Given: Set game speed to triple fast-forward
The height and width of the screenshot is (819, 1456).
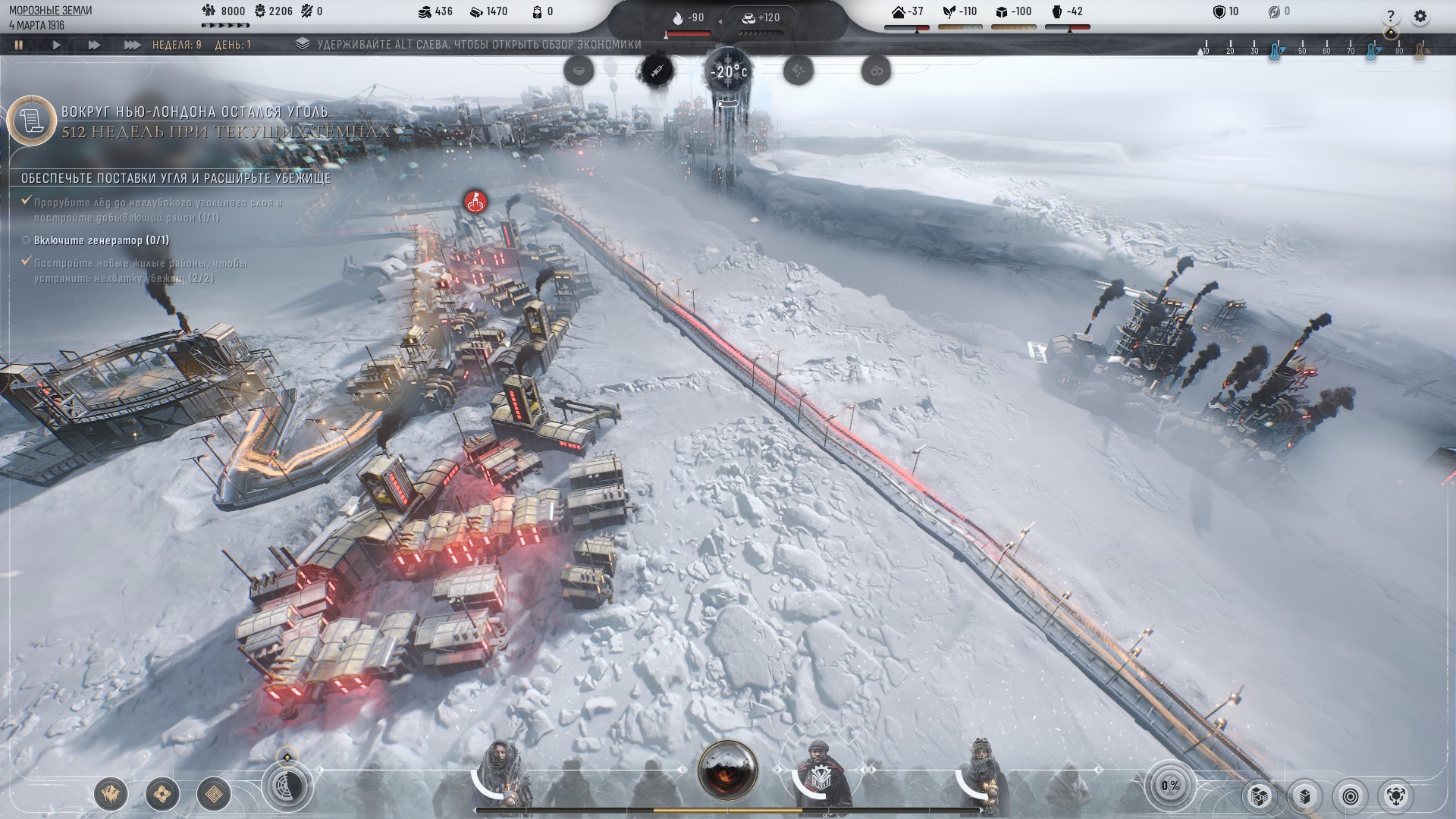Looking at the screenshot, I should tap(132, 45).
